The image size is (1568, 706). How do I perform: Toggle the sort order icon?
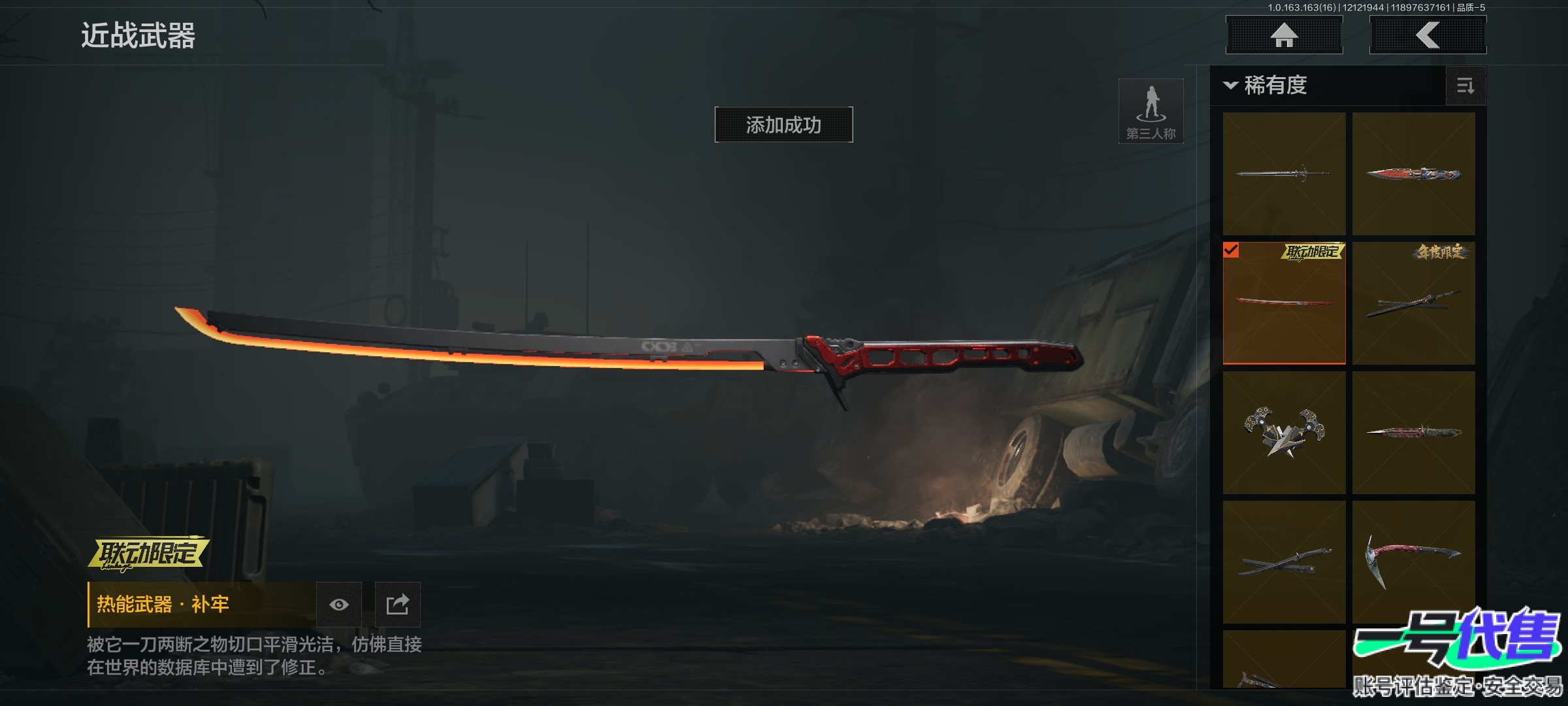[1465, 86]
